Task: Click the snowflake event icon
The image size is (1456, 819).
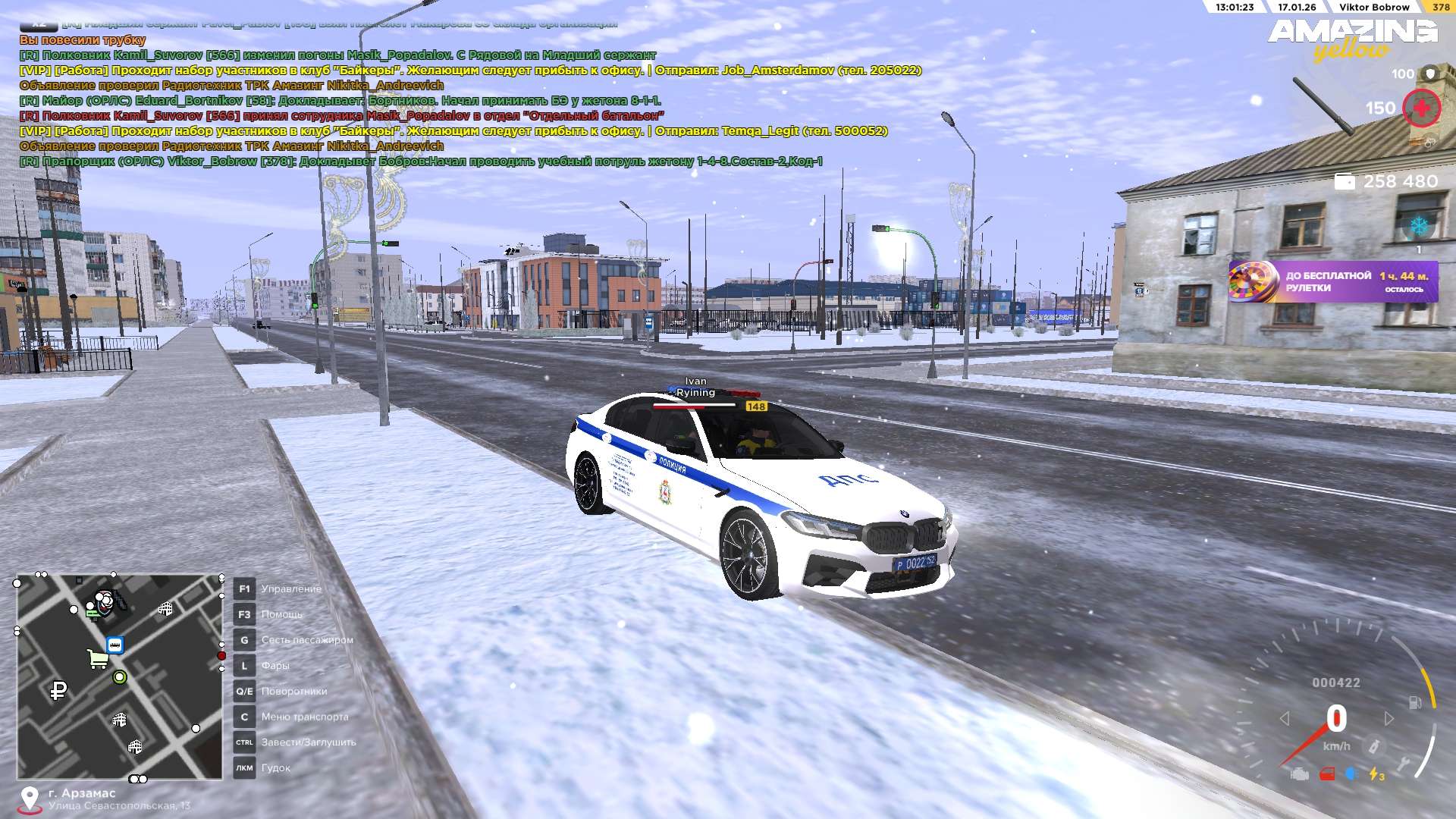Action: 1418,226
